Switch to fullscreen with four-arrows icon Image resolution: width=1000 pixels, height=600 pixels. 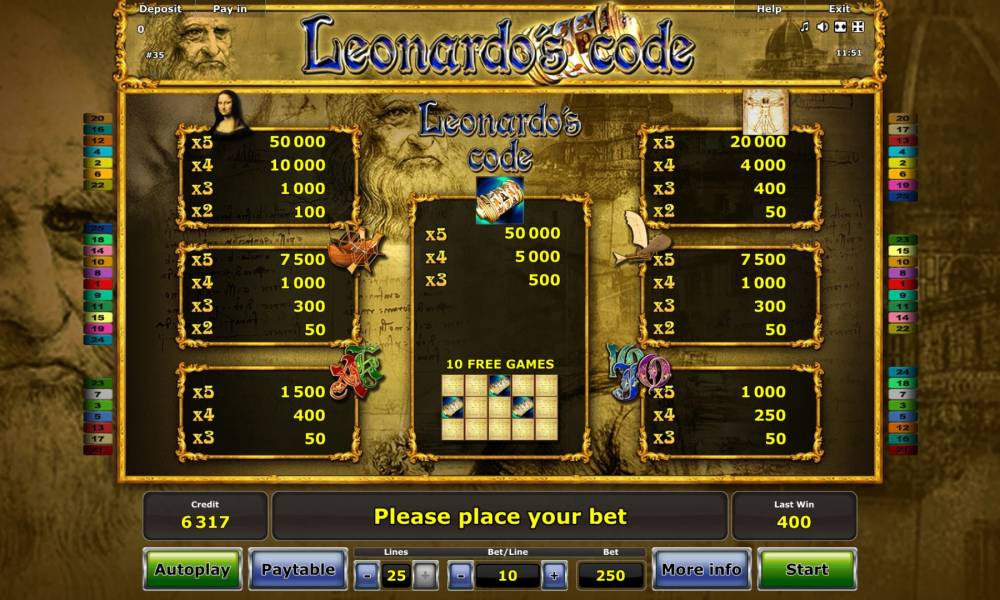tap(857, 26)
